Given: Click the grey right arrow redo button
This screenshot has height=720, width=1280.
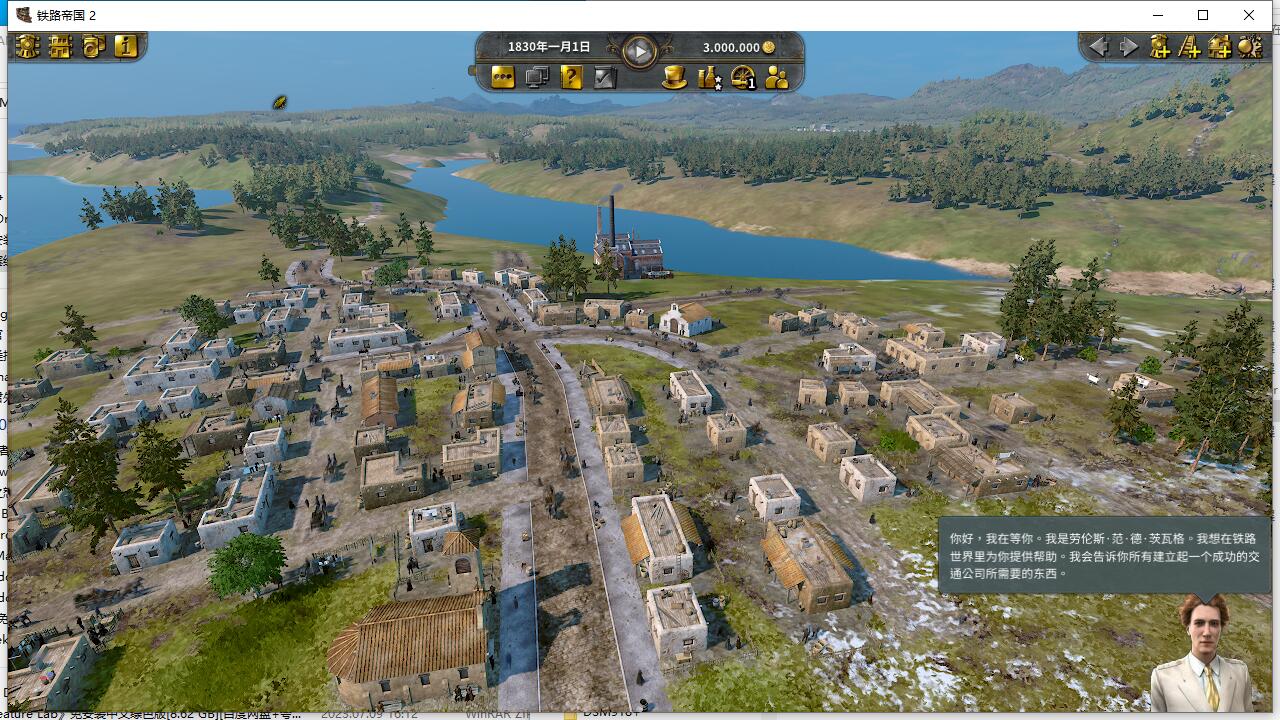Looking at the screenshot, I should [1129, 46].
